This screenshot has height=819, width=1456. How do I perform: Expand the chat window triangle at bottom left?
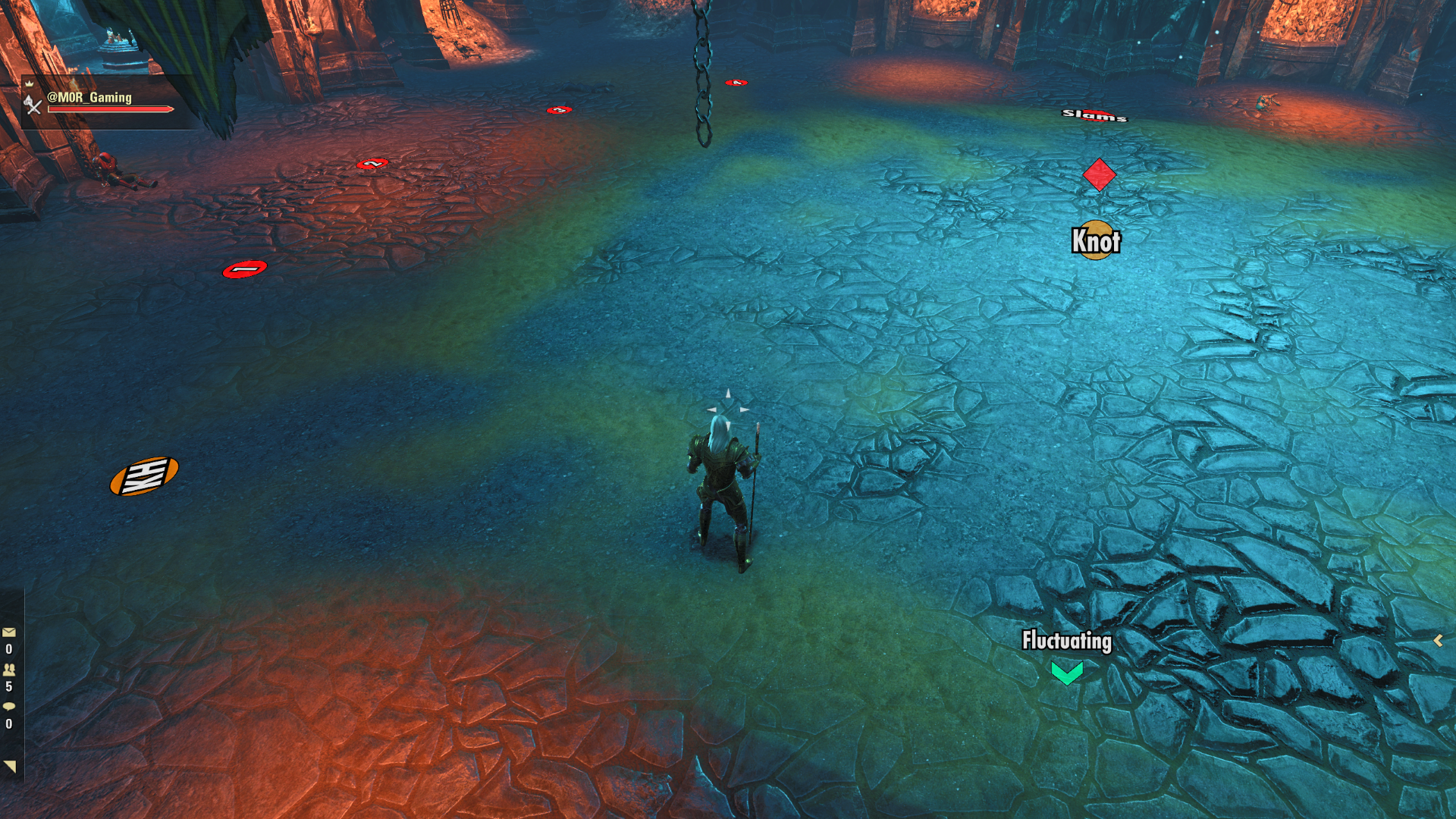[9, 766]
